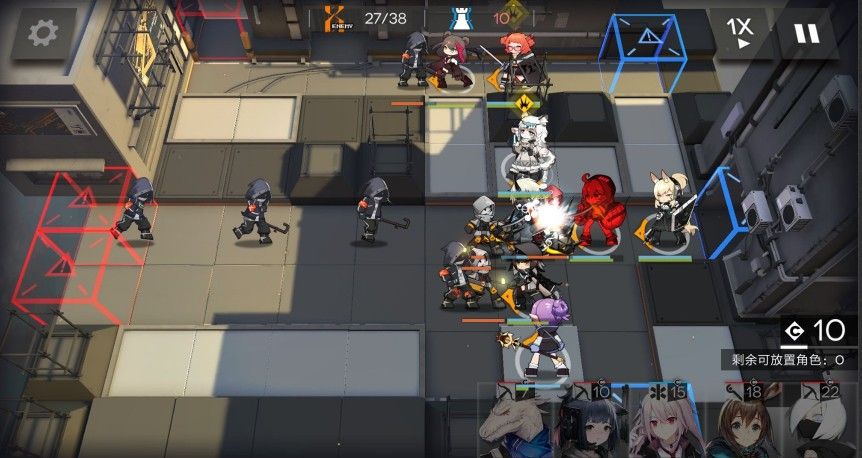The width and height of the screenshot is (862, 458).
Task: Choose the black-haired sniper card costing 10
Action: pos(589,423)
